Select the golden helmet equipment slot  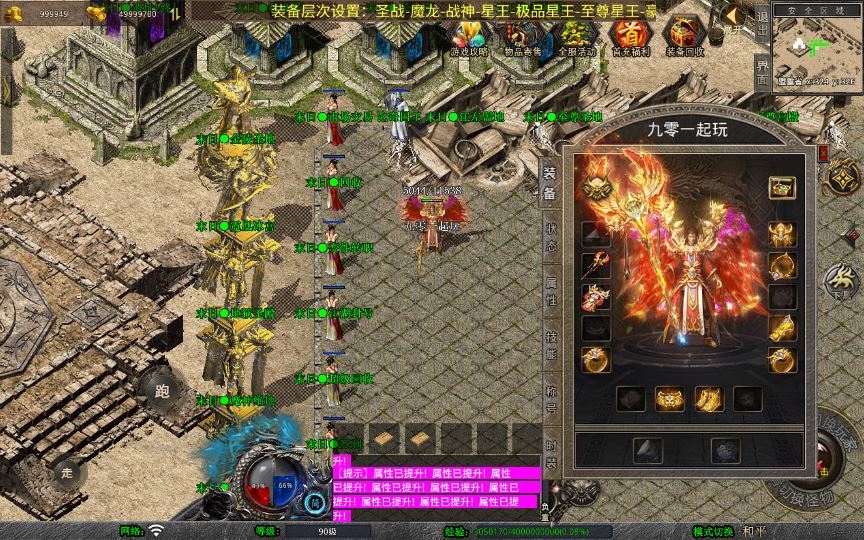pyautogui.click(x=782, y=234)
